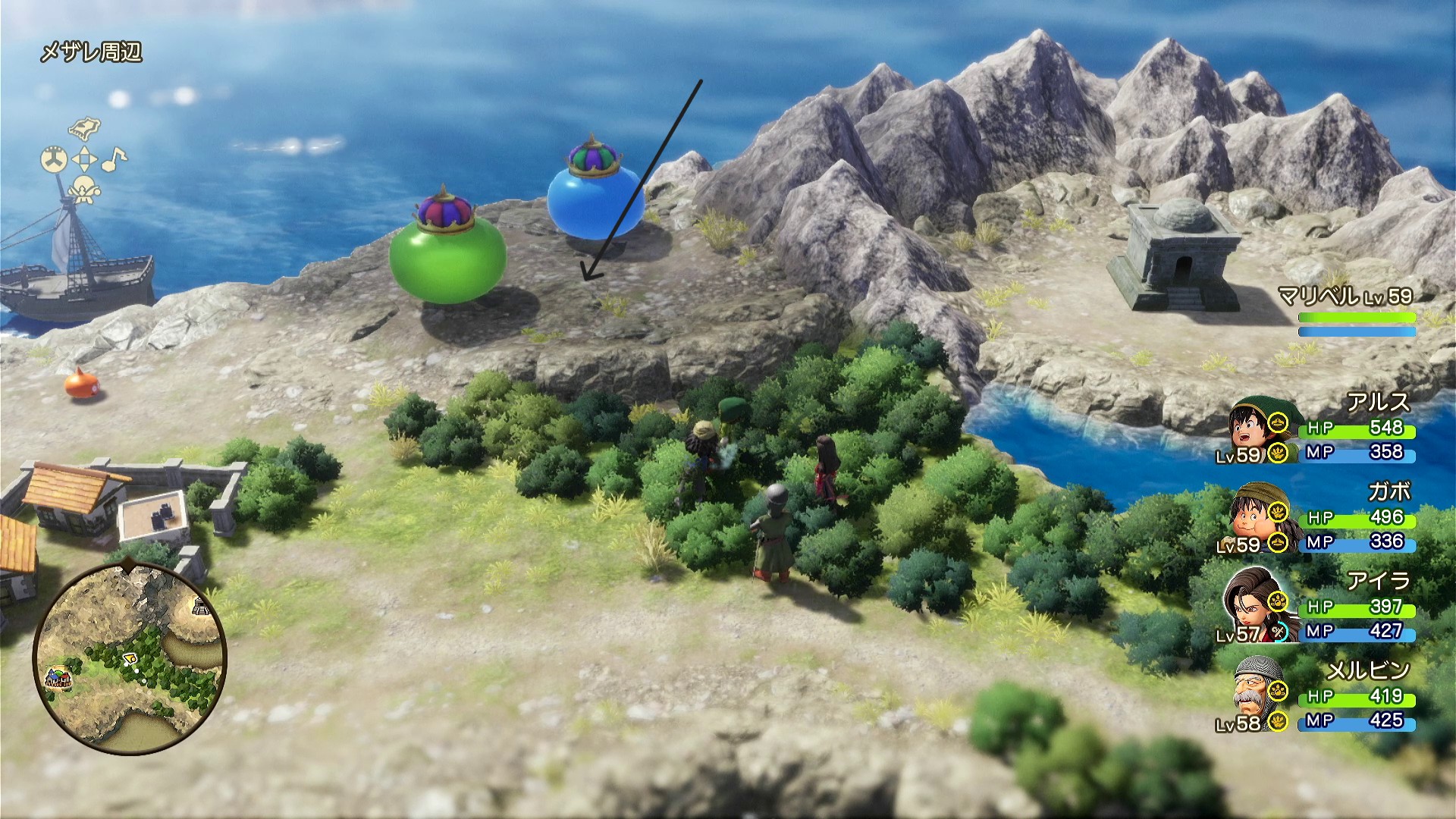1456x819 pixels.
Task: Choose the round wheel emblem shortcut icon
Action: [54, 159]
